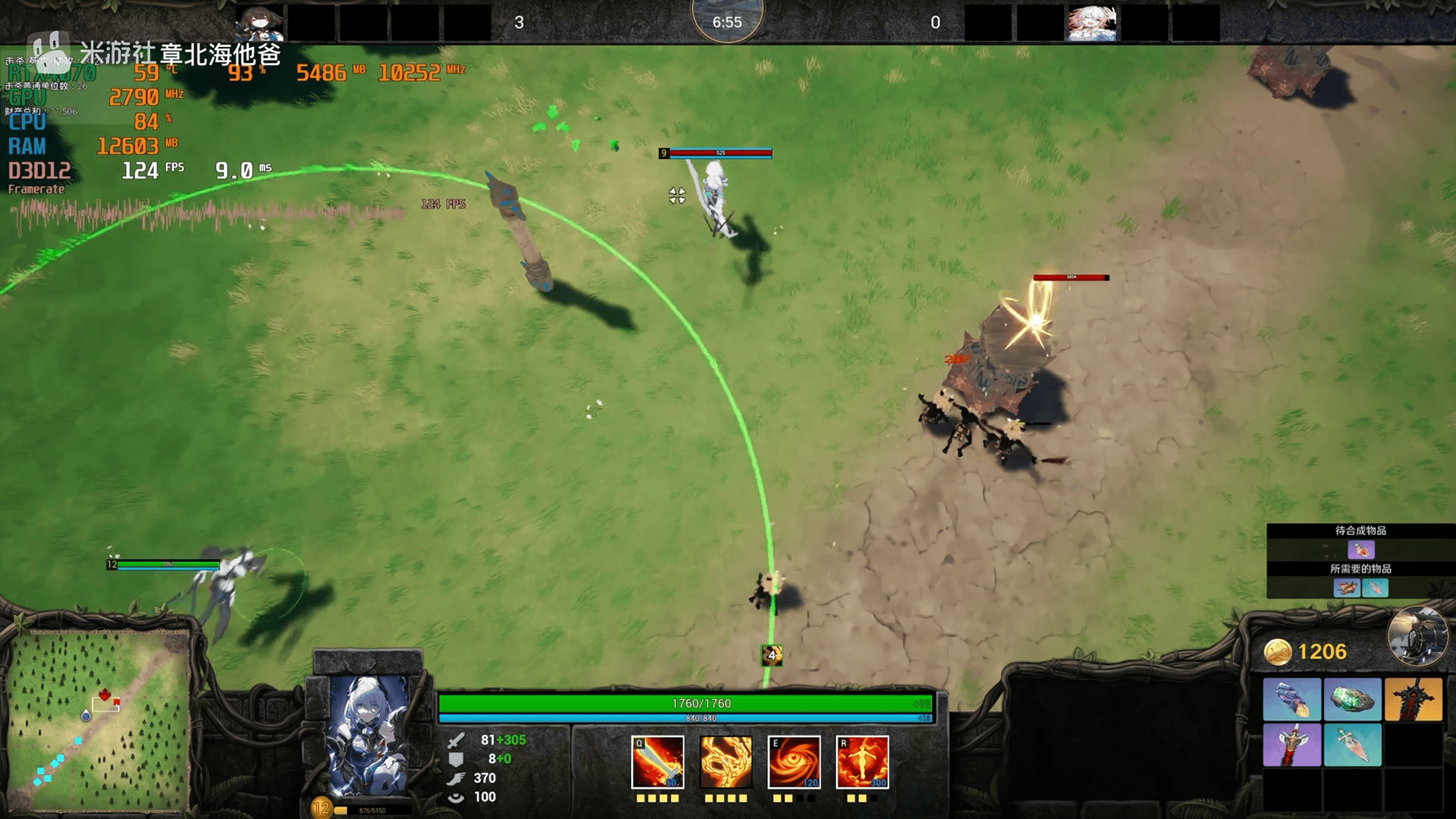Click the brown-haired hero portrait in top bar
Screen dimensions: 1456x819
point(260,23)
